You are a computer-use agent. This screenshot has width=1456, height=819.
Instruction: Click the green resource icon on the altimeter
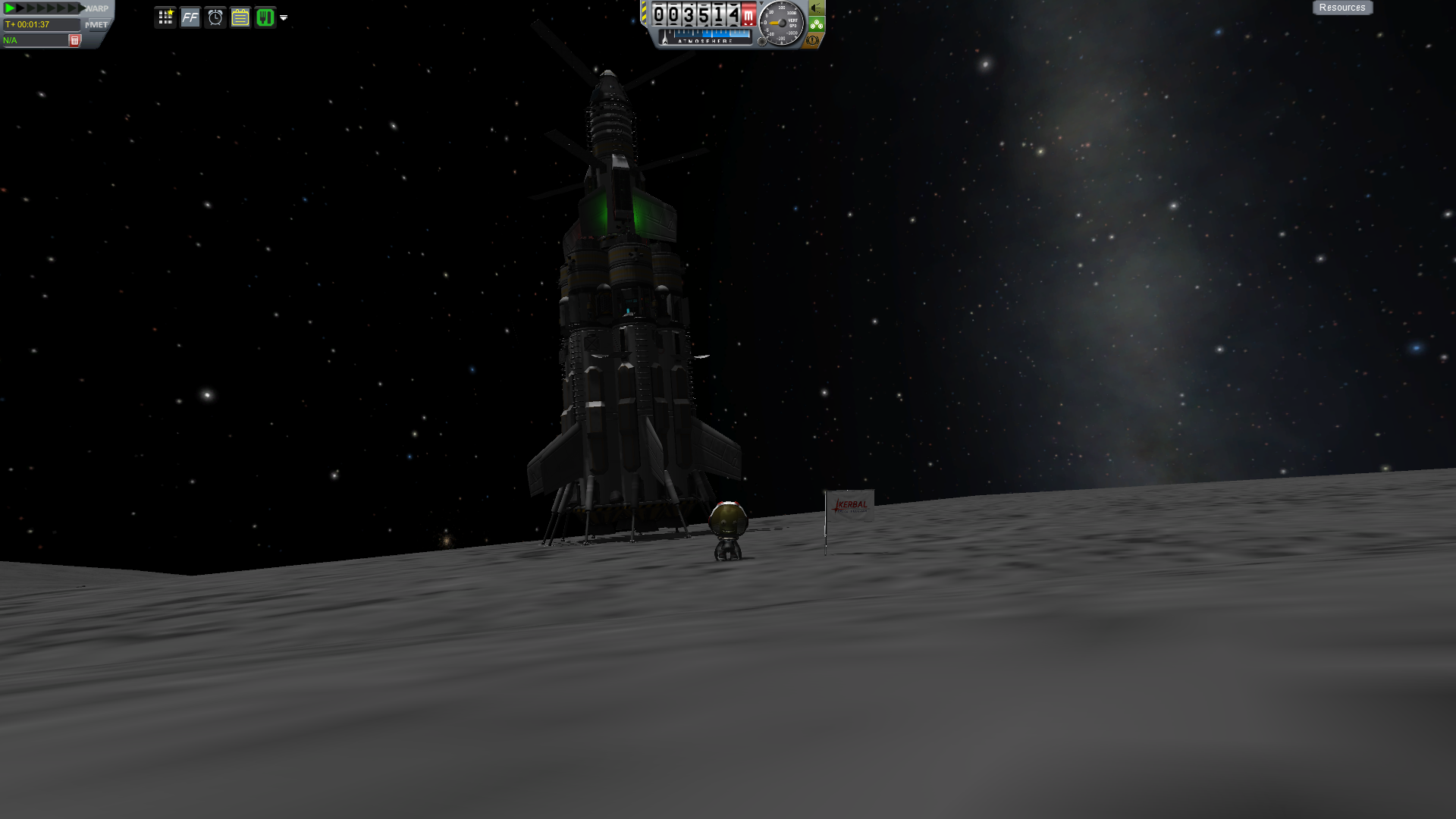pyautogui.click(x=815, y=25)
